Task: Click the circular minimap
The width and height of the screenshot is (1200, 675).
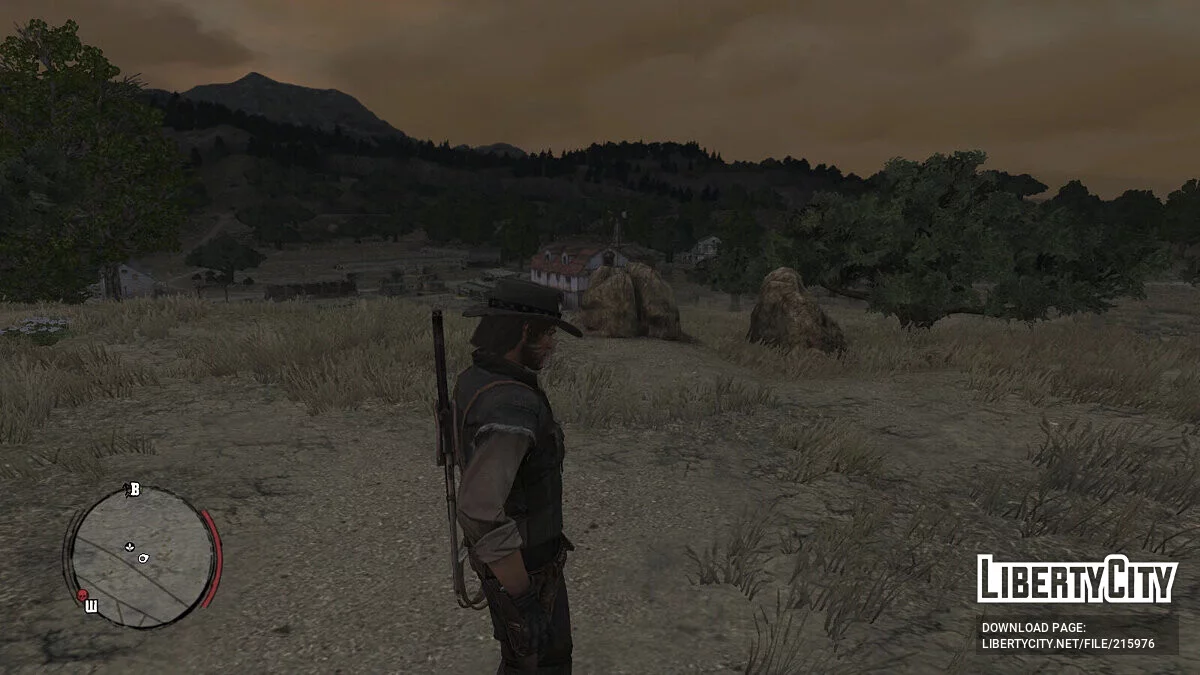Action: click(x=142, y=556)
